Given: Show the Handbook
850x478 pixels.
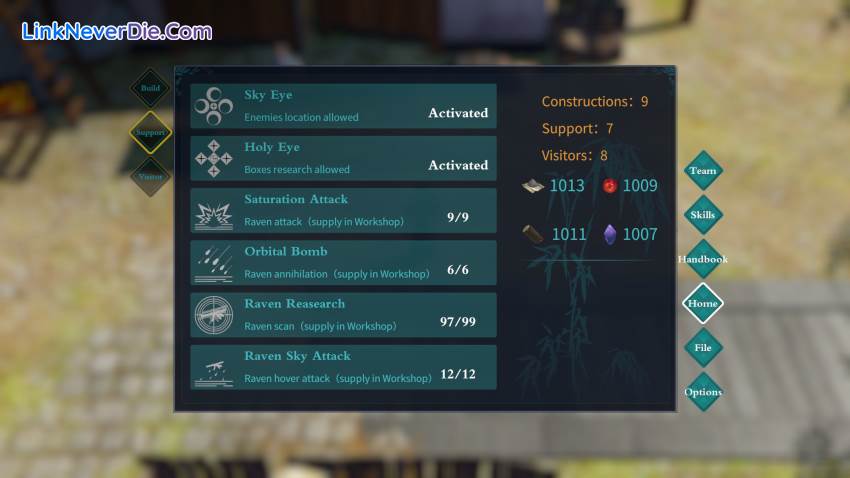Looking at the screenshot, I should [x=703, y=260].
